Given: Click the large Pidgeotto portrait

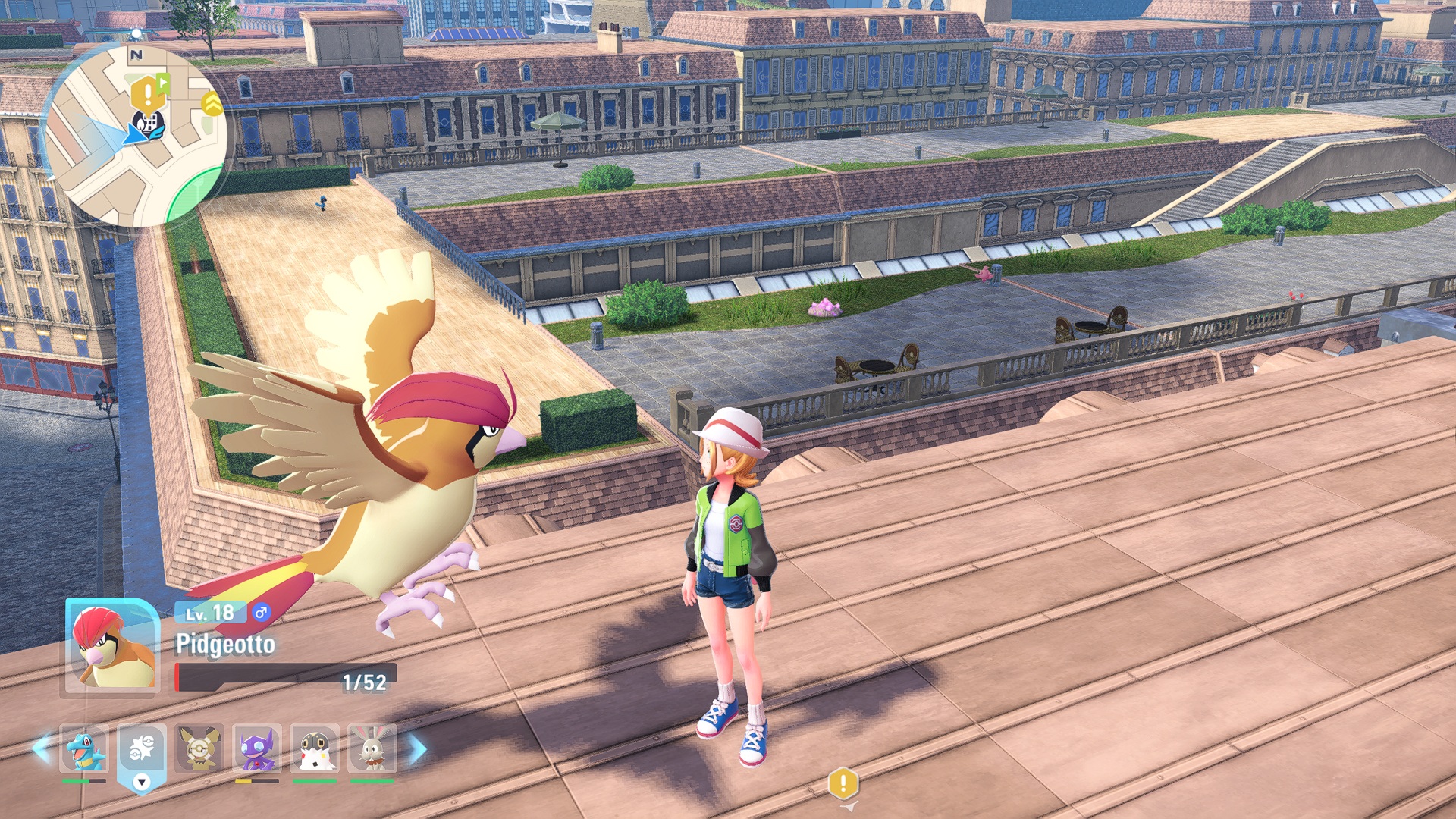Looking at the screenshot, I should [112, 646].
